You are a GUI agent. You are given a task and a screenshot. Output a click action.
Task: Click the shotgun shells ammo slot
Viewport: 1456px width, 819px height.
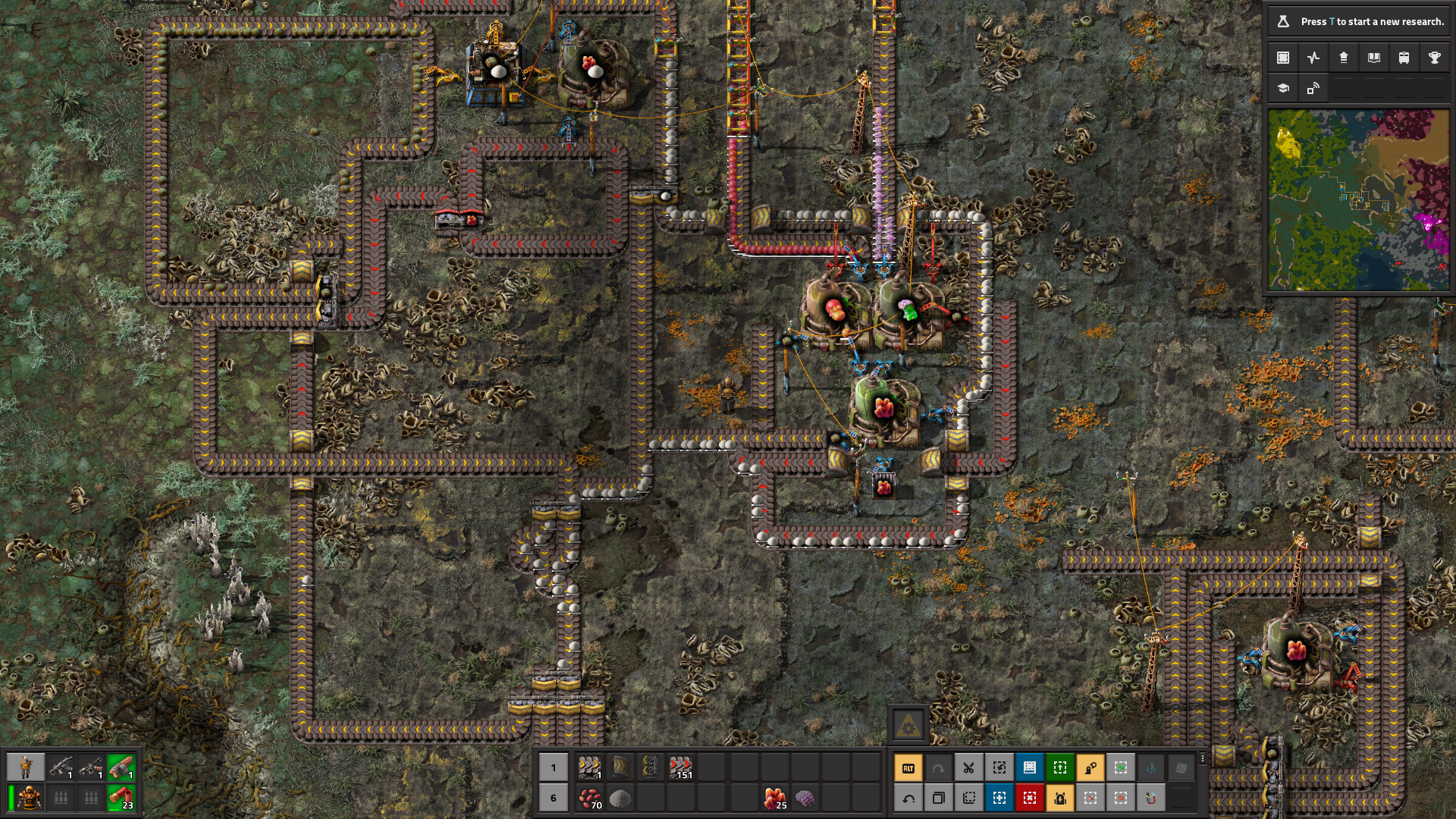coord(121,798)
